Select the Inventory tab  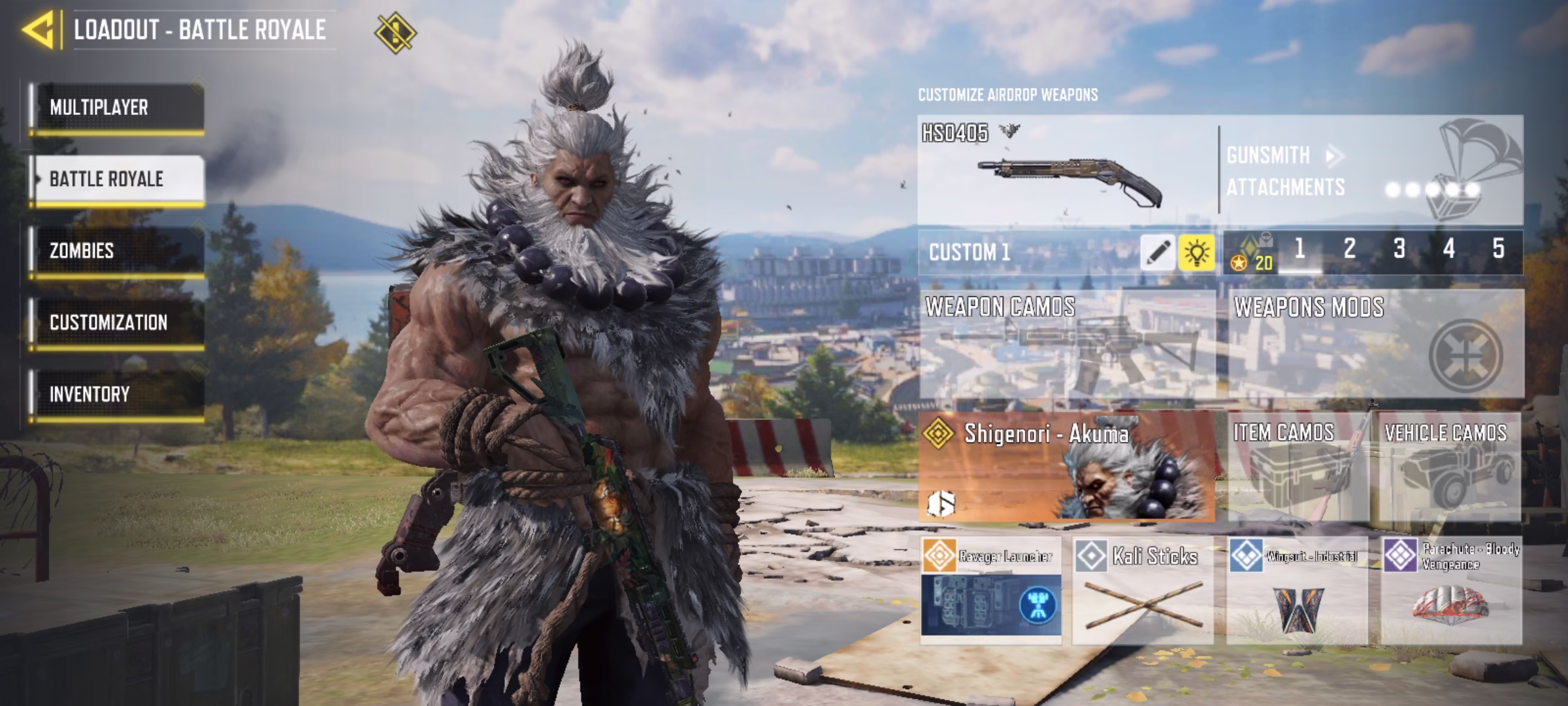(x=118, y=394)
